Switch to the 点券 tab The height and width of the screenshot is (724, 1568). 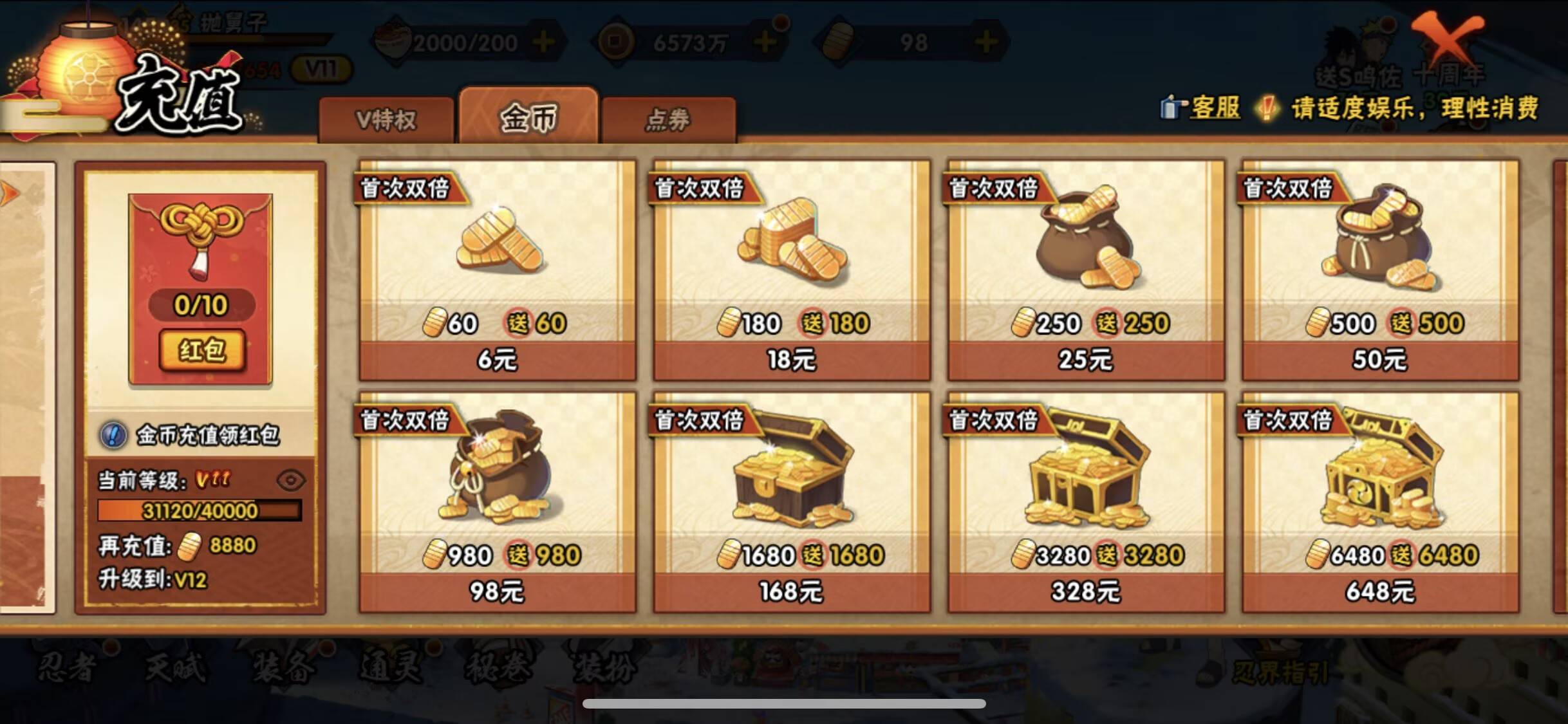668,119
